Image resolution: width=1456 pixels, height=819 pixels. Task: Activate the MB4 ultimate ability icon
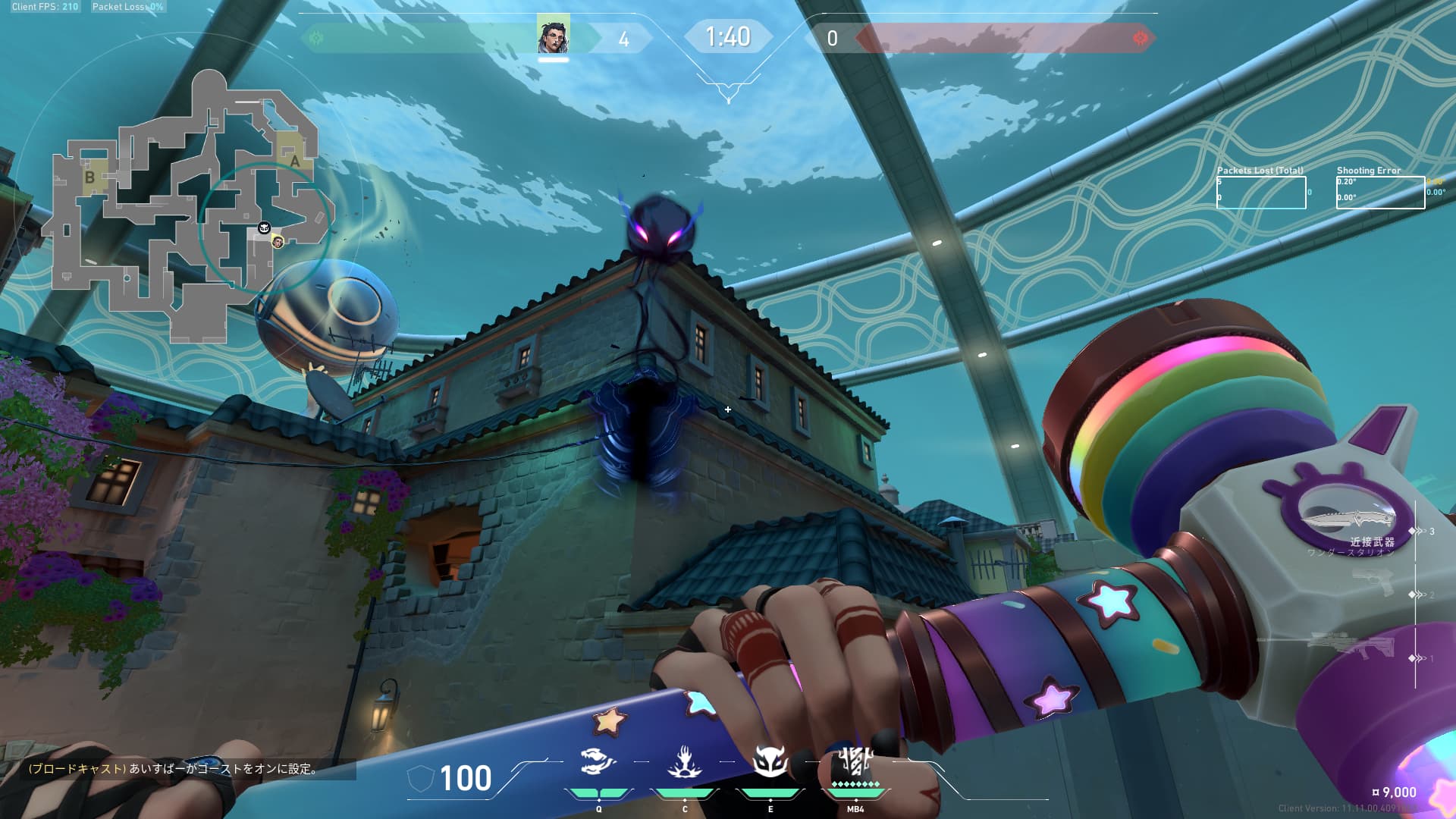pos(855,760)
